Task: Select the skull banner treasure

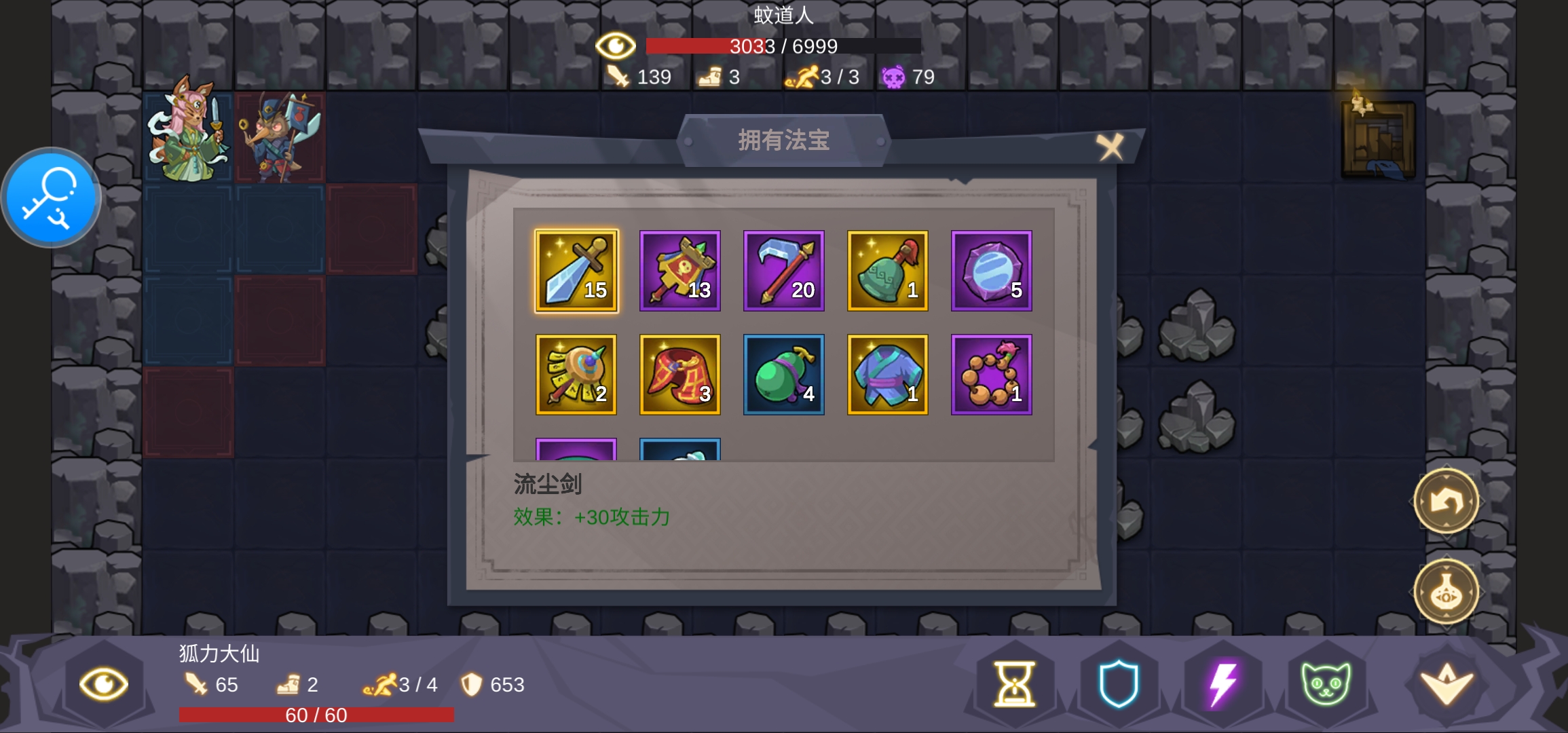Action: tap(680, 271)
